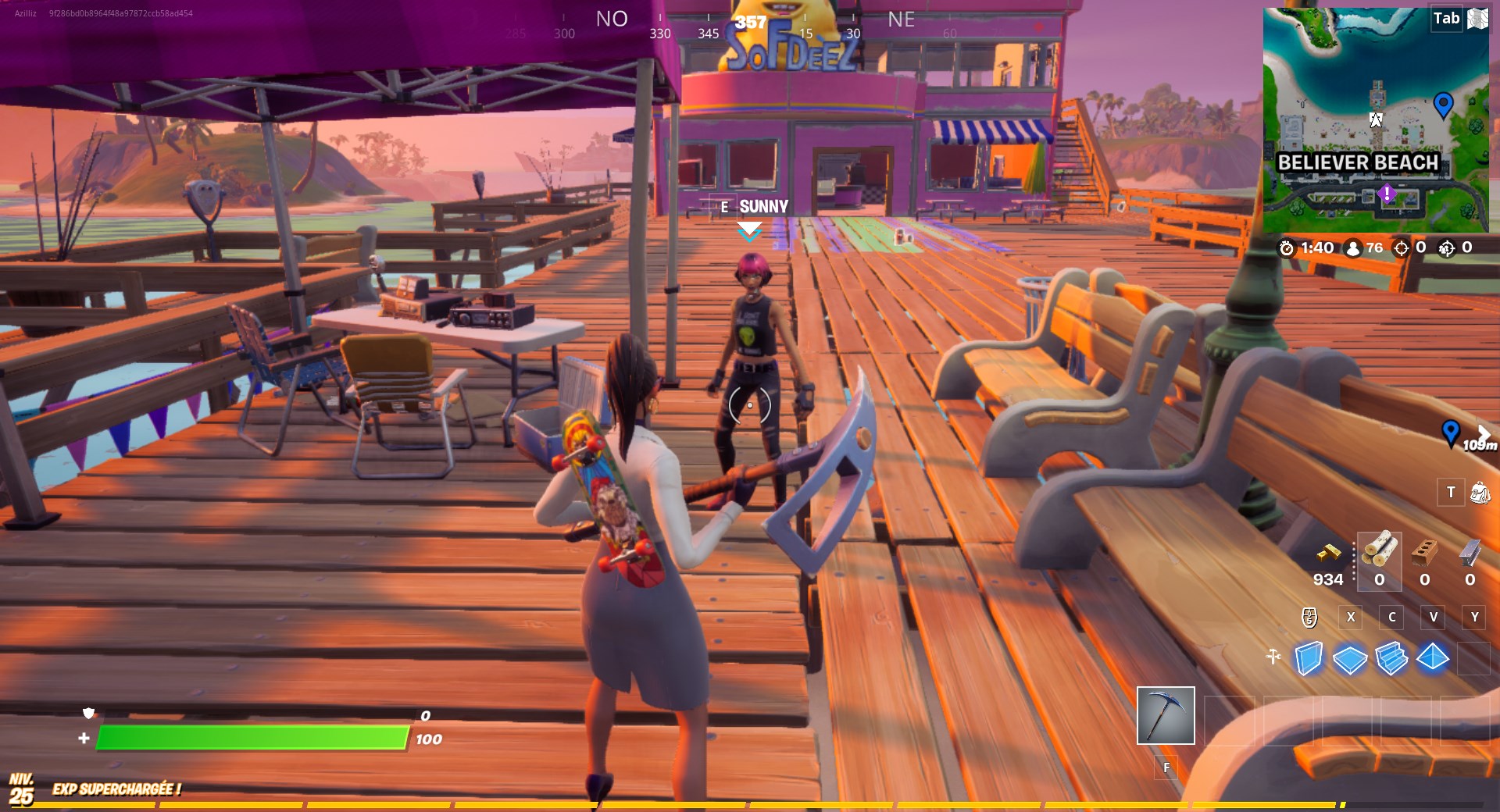
Task: Toggle the repair tool icon beside build pieces
Action: [x=1273, y=658]
